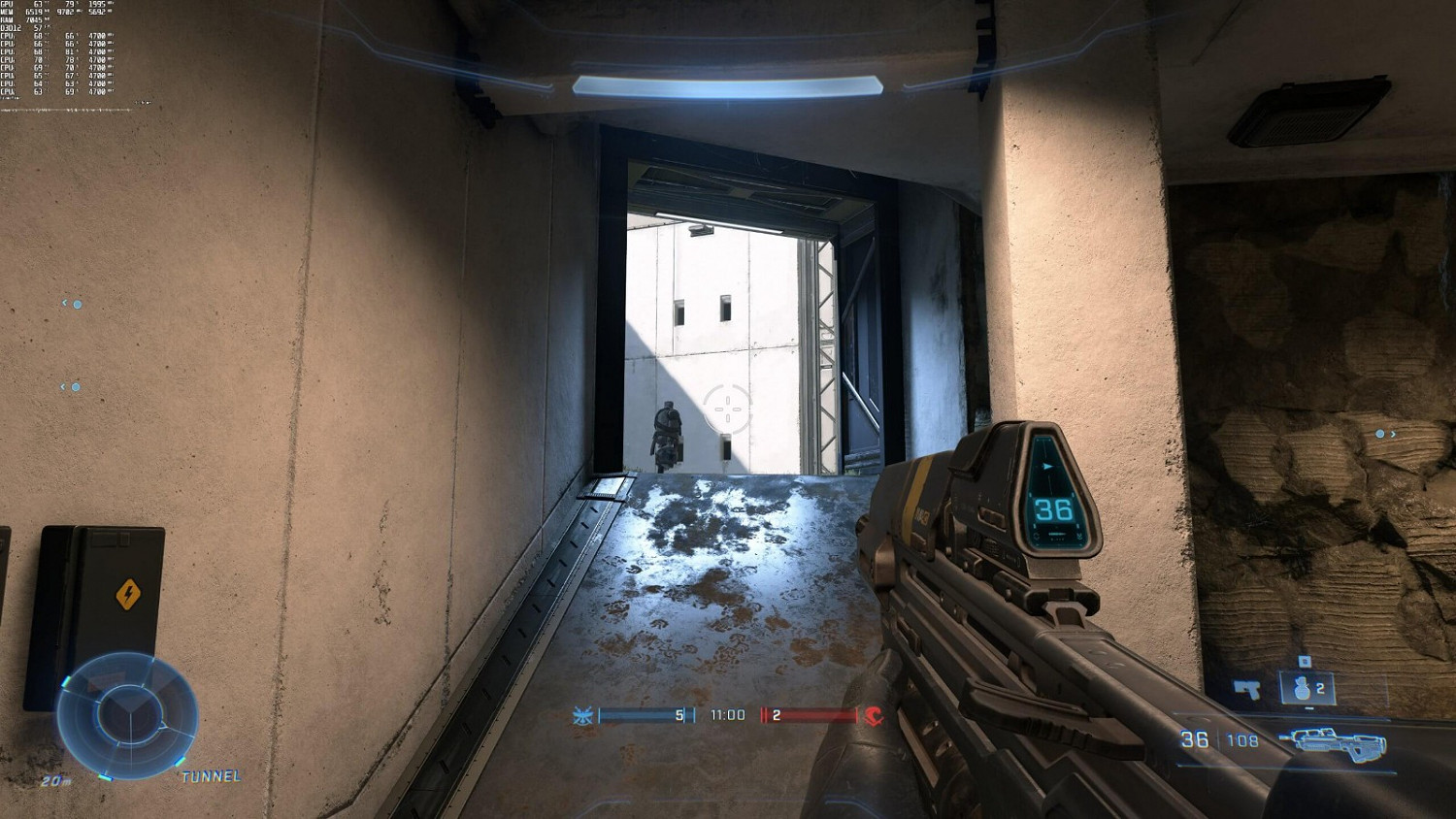1456x819 pixels.
Task: Click the TUNNEL location label
Action: click(x=211, y=776)
